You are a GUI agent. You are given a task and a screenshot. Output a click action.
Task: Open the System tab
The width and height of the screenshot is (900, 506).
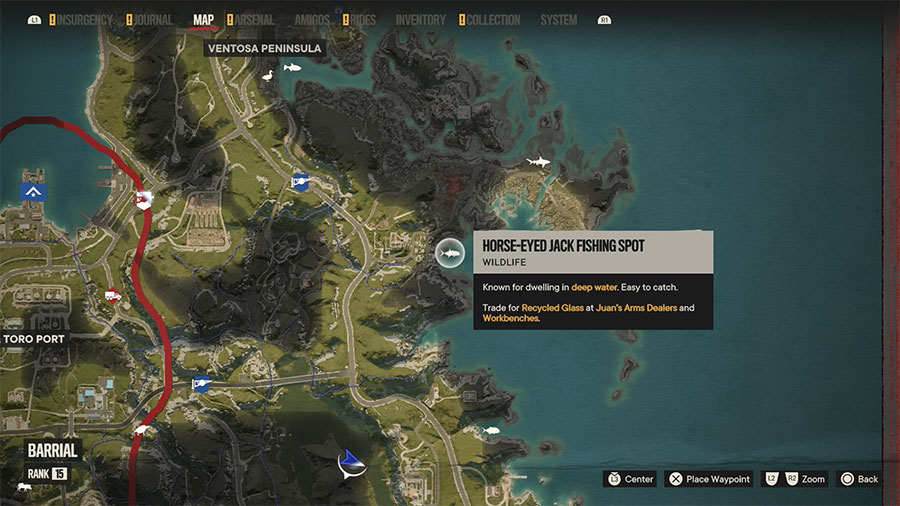click(558, 20)
